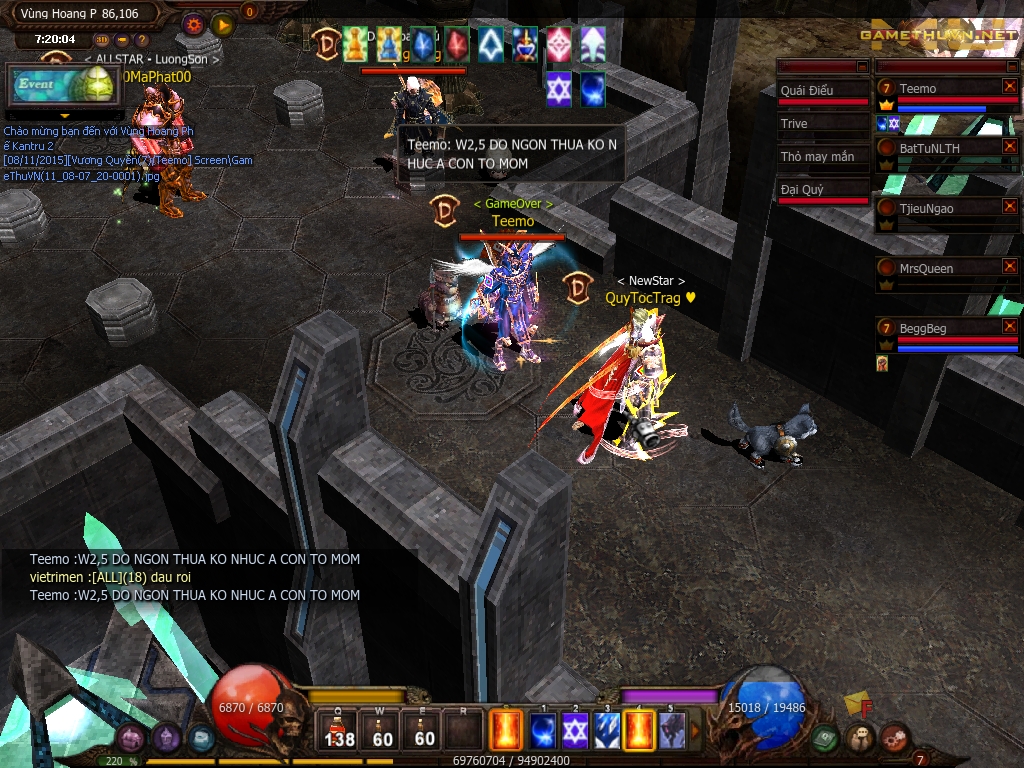Toggle the 3D view button
Image resolution: width=1024 pixels, height=768 pixels.
tap(102, 40)
